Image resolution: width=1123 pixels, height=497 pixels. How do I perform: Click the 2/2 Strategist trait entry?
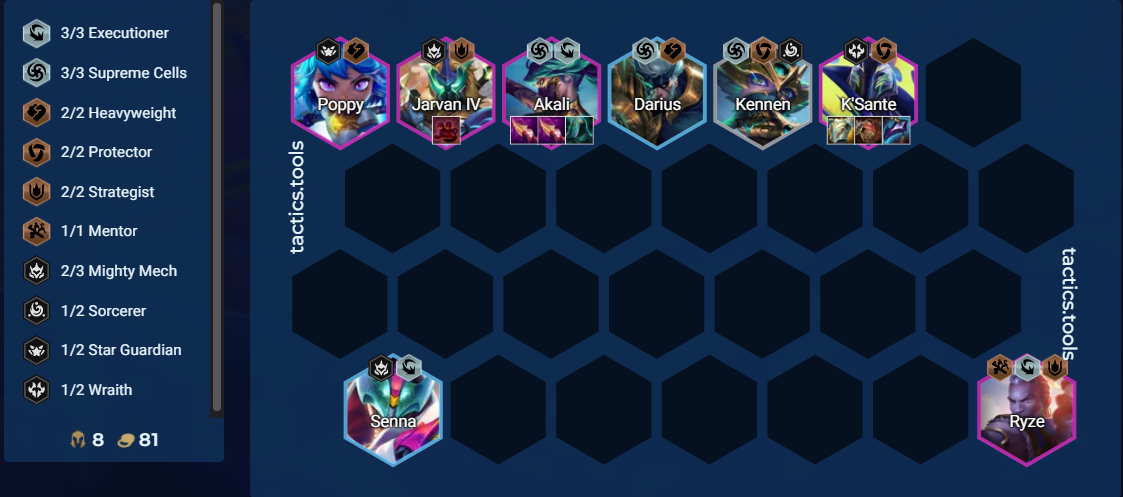point(110,192)
